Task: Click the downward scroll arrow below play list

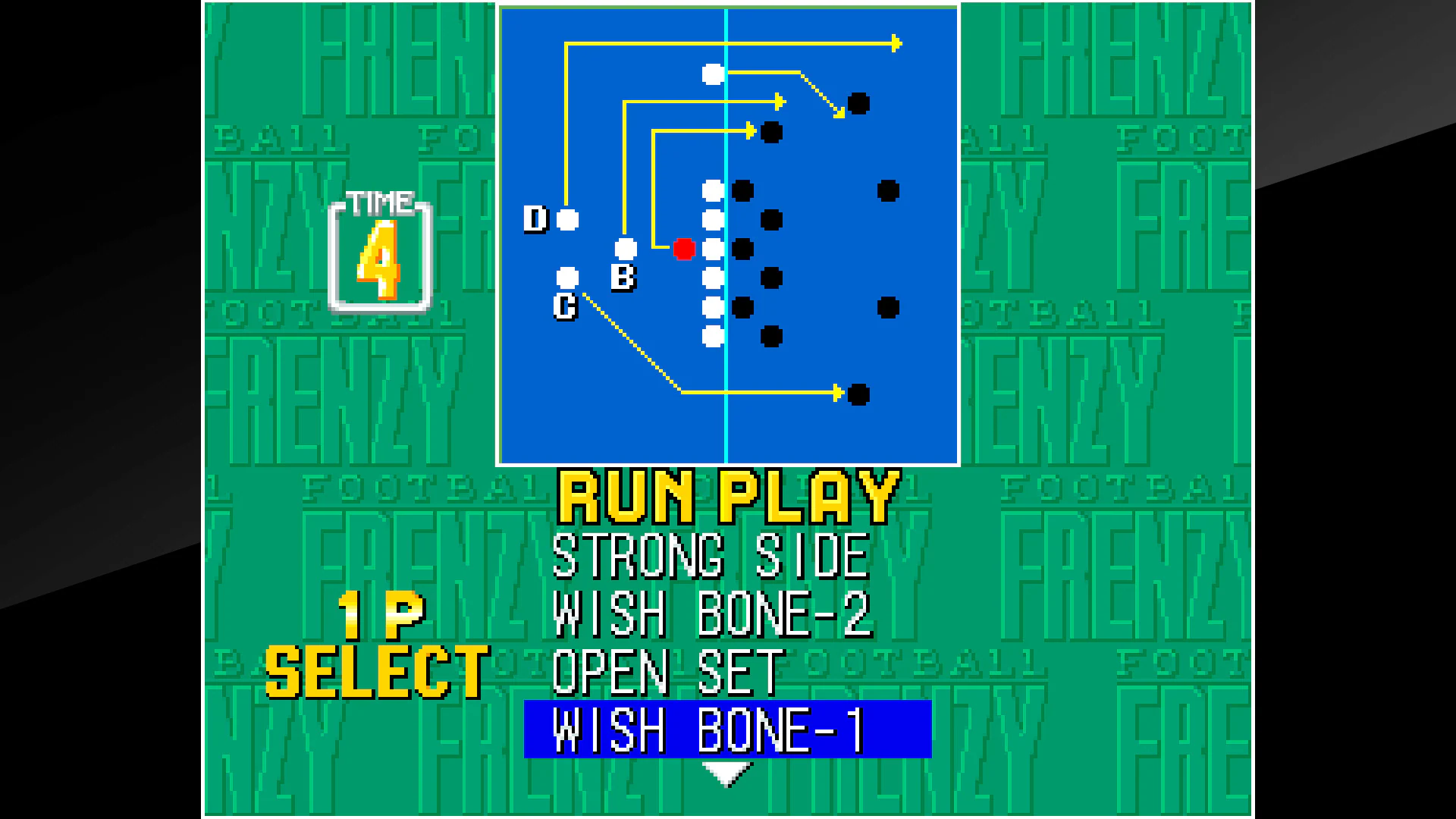Action: tap(726, 770)
